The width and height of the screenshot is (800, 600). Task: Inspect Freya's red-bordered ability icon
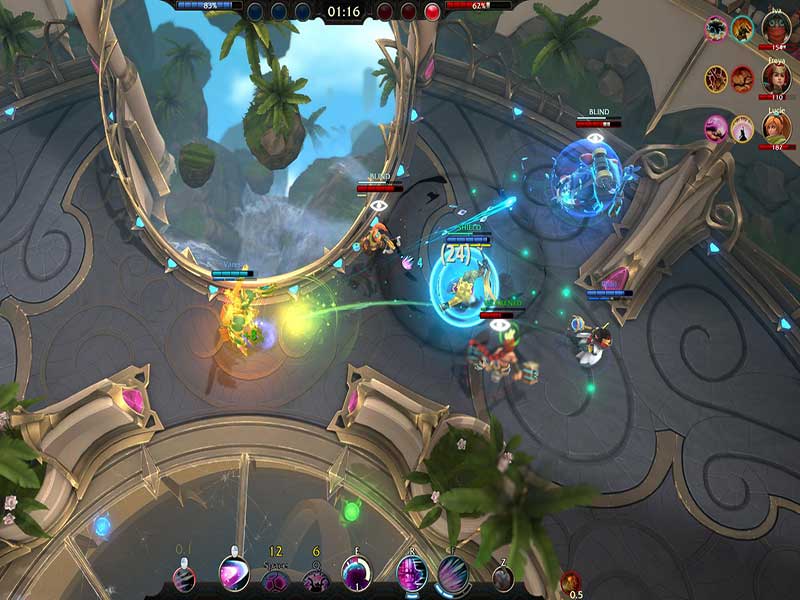742,79
